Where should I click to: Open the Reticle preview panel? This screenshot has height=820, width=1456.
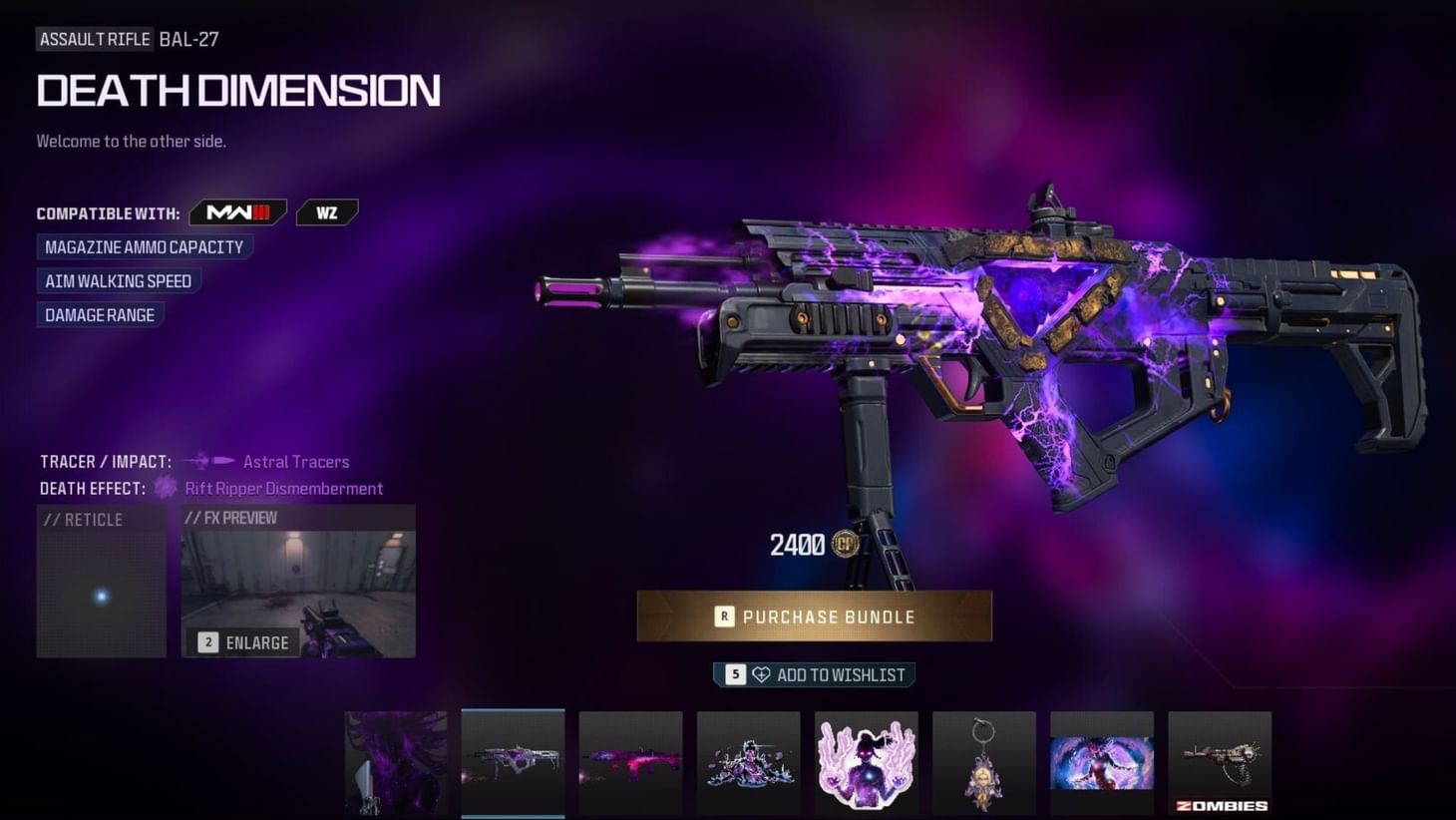pos(101,582)
